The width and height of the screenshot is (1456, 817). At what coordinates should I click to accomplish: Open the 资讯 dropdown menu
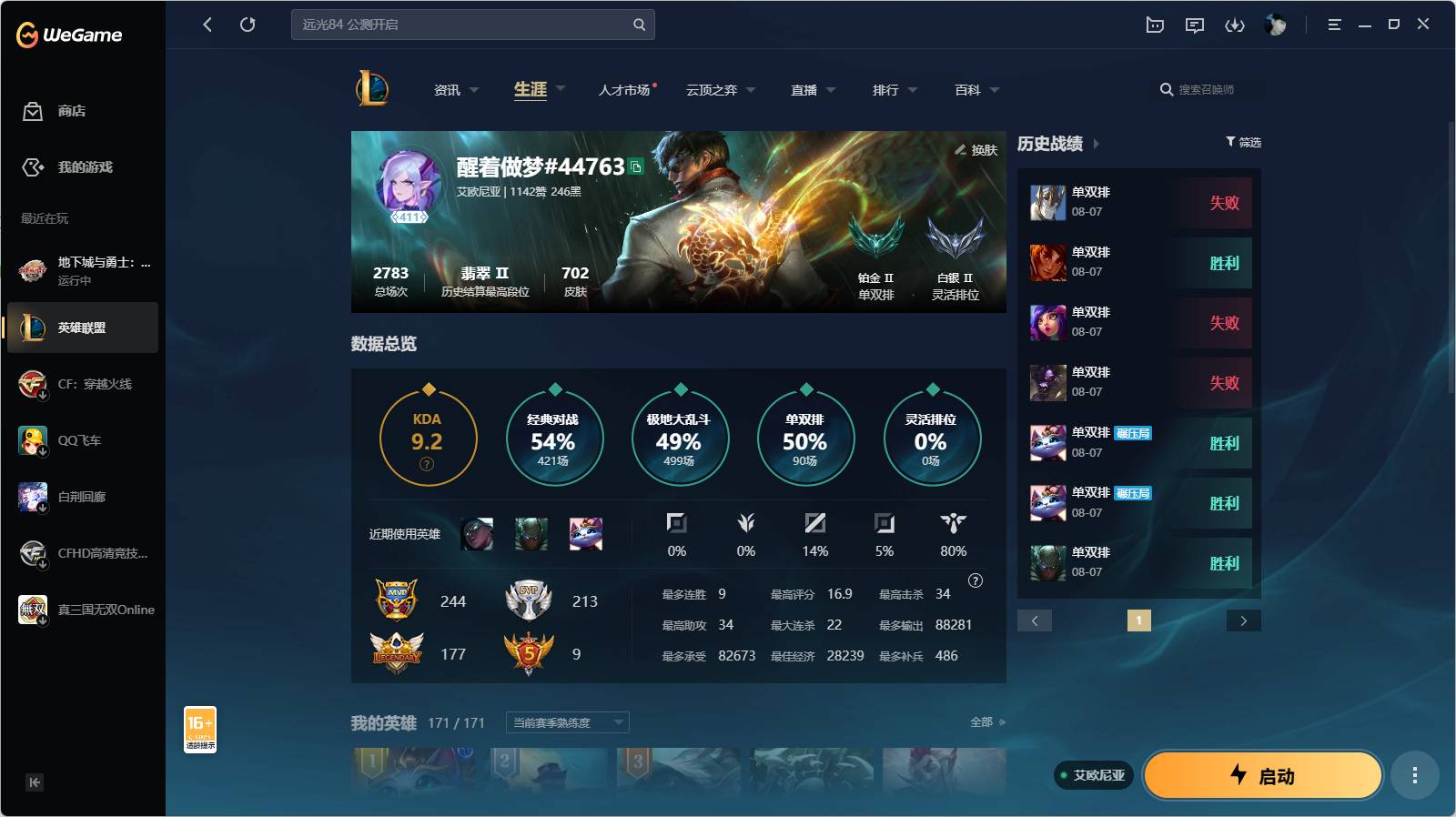pyautogui.click(x=453, y=90)
